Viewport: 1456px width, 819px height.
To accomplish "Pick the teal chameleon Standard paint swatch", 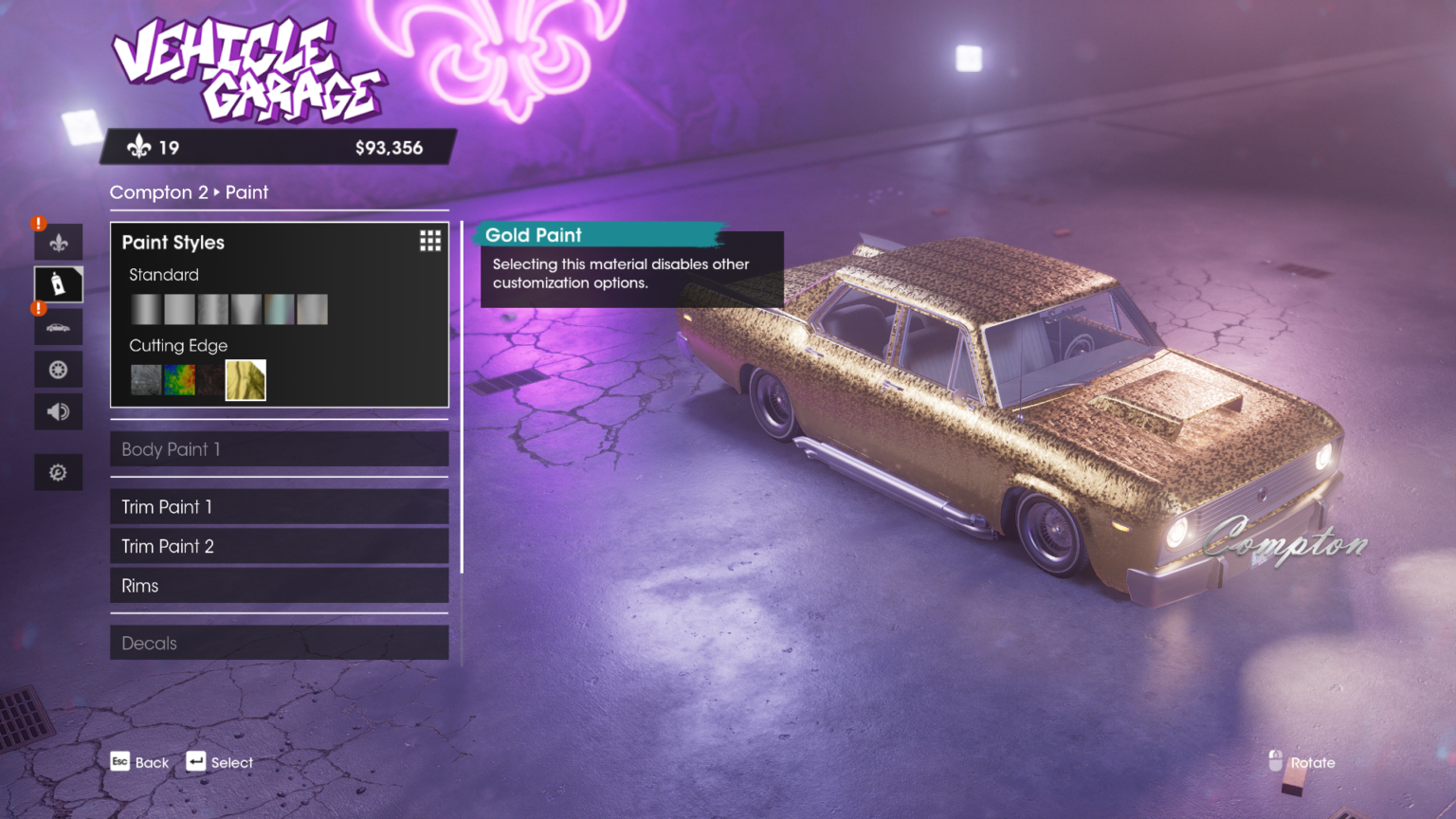I will pos(279,309).
